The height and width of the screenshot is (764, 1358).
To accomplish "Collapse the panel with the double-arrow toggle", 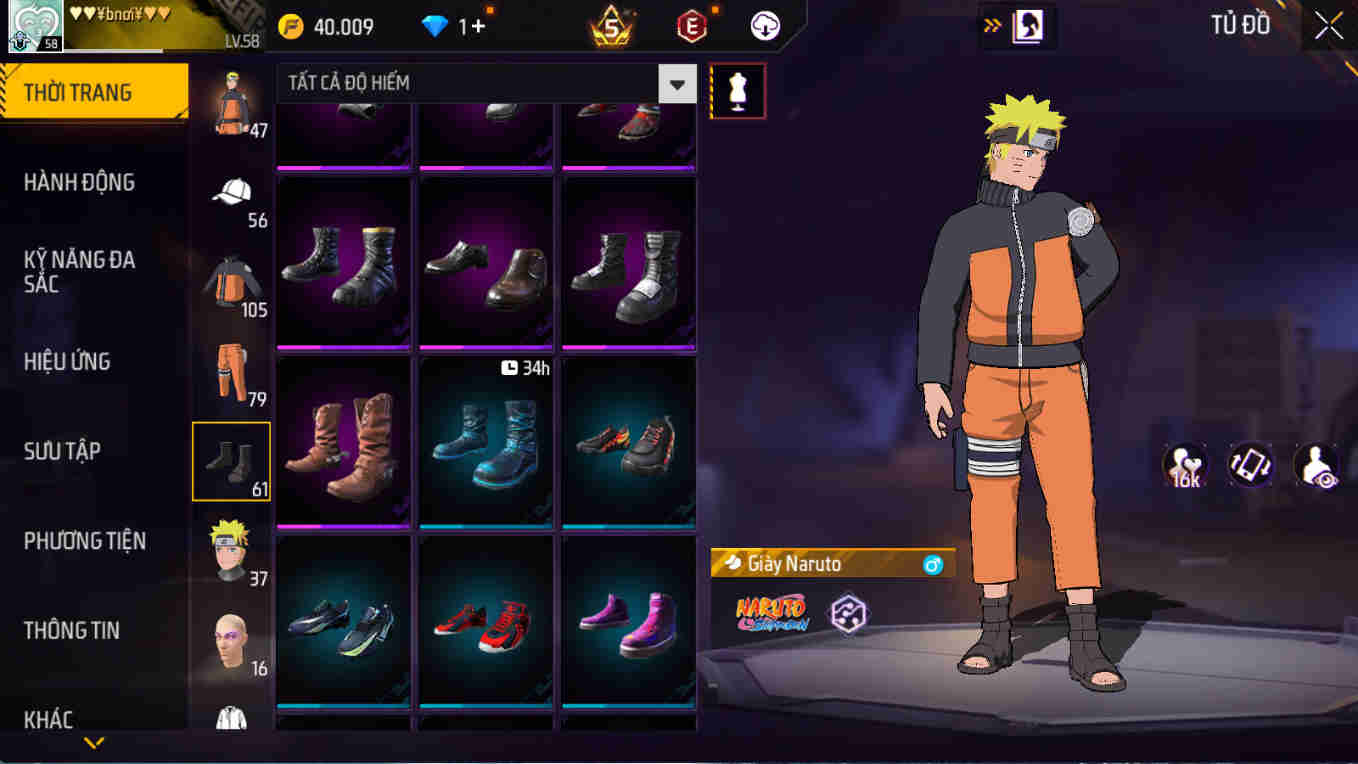I will (x=992, y=27).
